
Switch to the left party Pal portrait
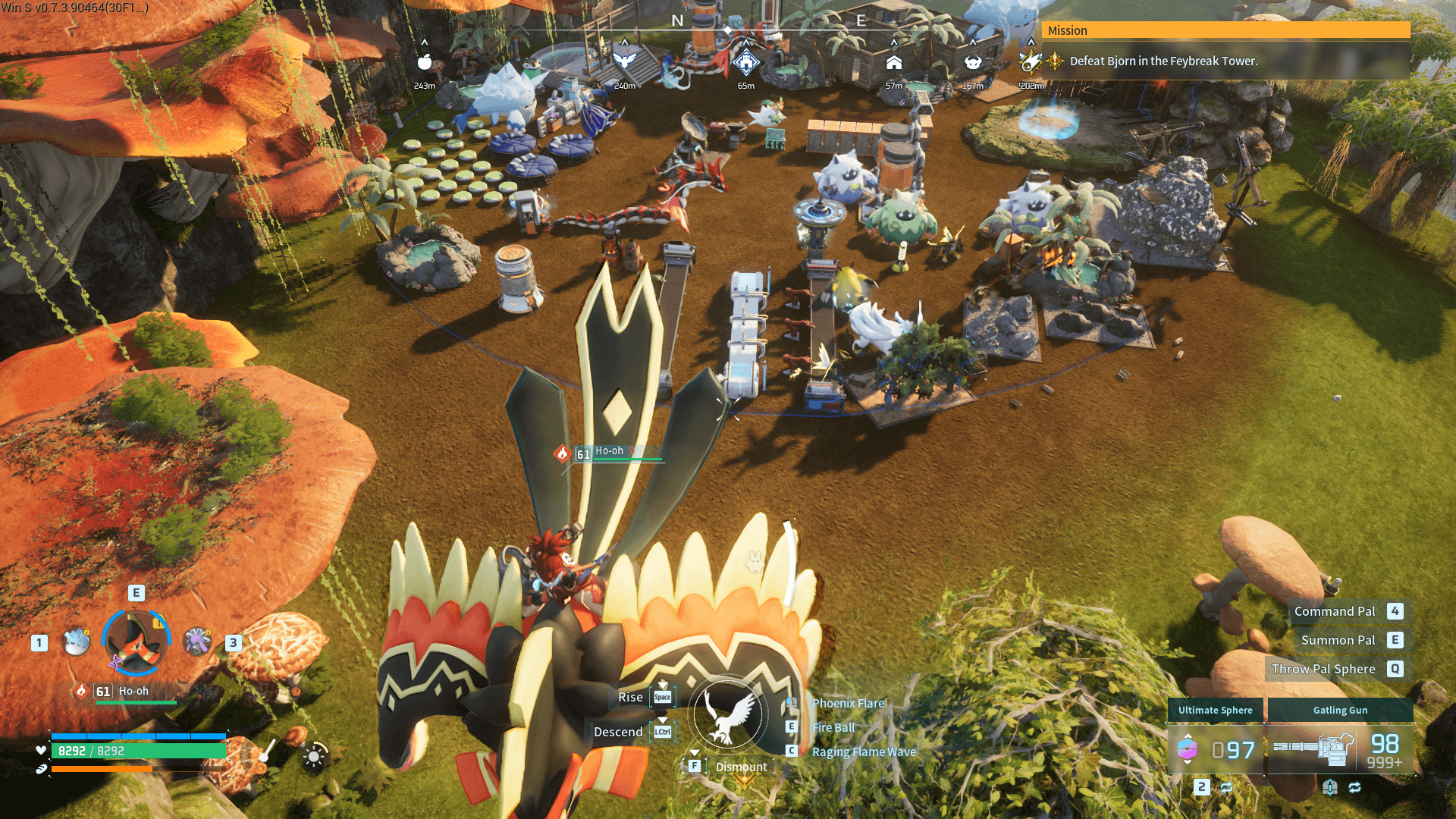tap(76, 642)
